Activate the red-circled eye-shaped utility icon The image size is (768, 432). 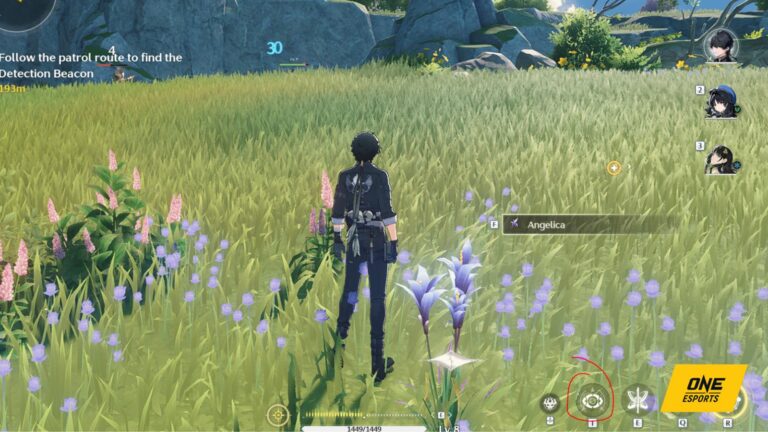pos(593,399)
